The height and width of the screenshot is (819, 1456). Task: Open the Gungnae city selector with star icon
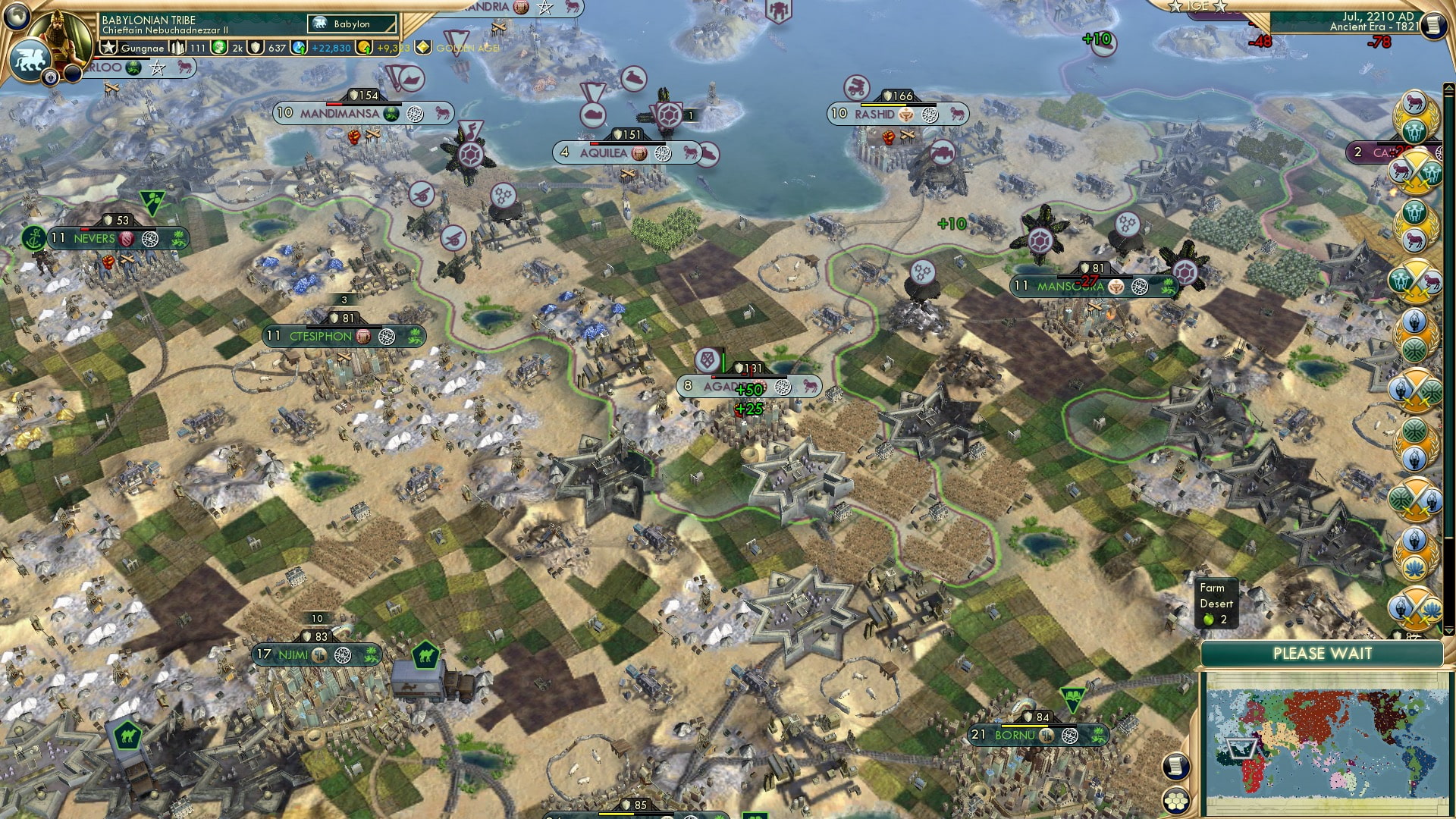coord(108,47)
